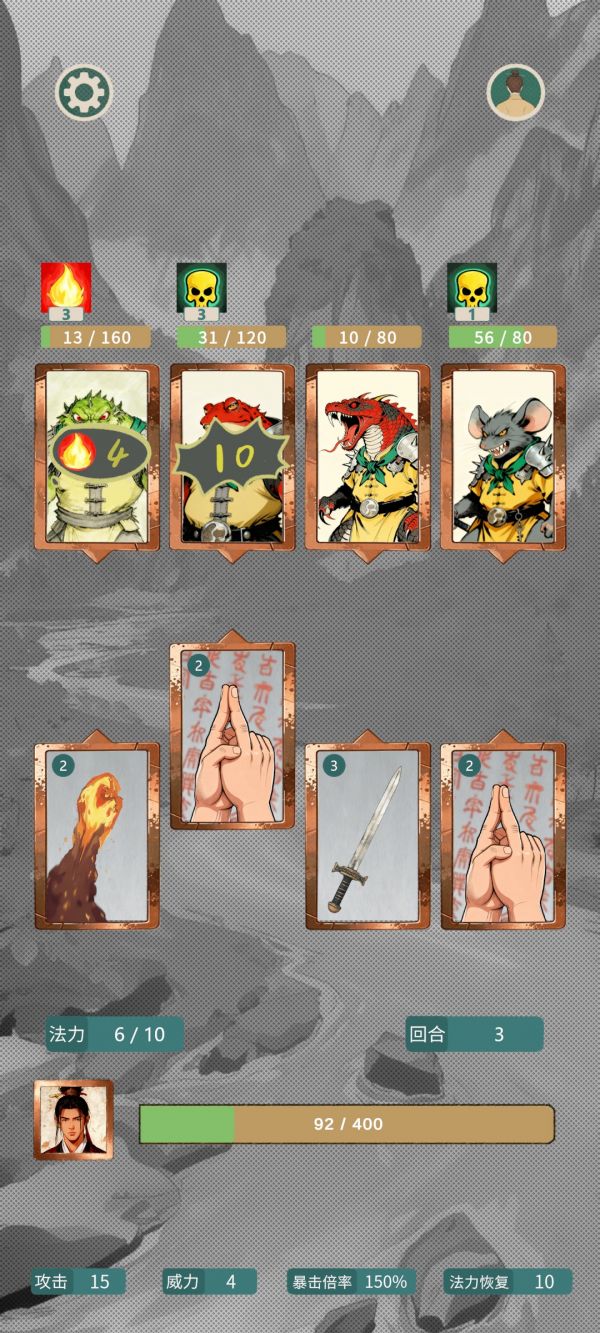Target the red serpent enemy card
Screen dimensions: 600x1333
(367, 457)
